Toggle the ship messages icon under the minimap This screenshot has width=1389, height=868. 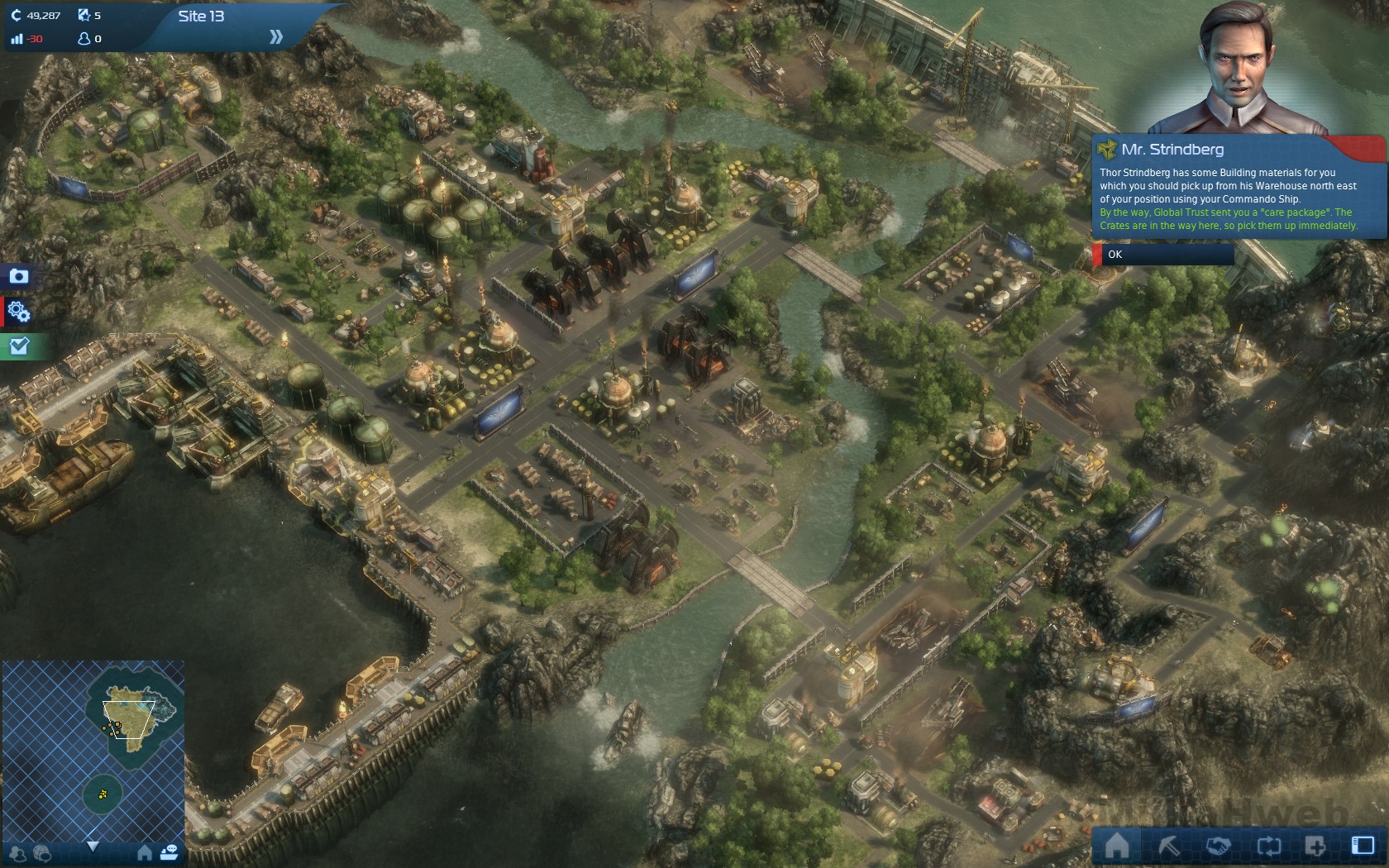(x=169, y=852)
